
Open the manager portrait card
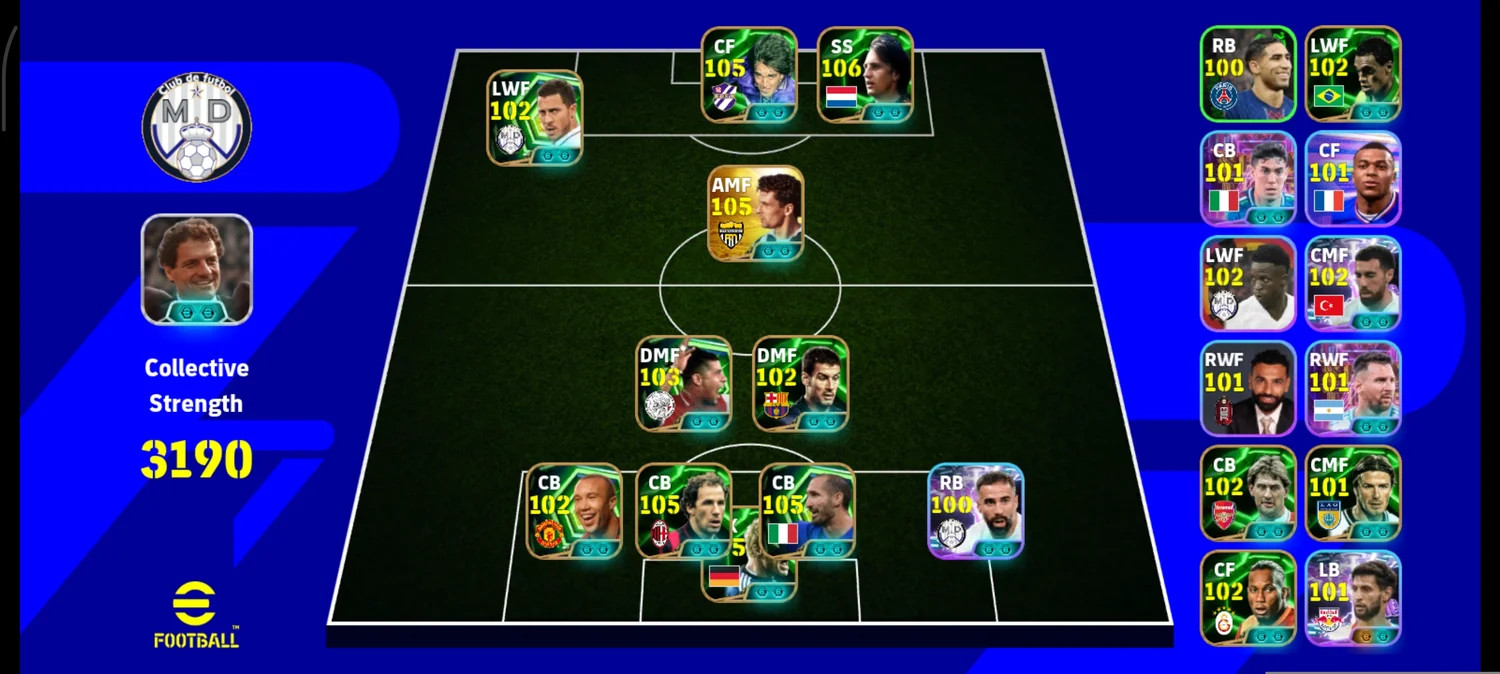click(197, 269)
